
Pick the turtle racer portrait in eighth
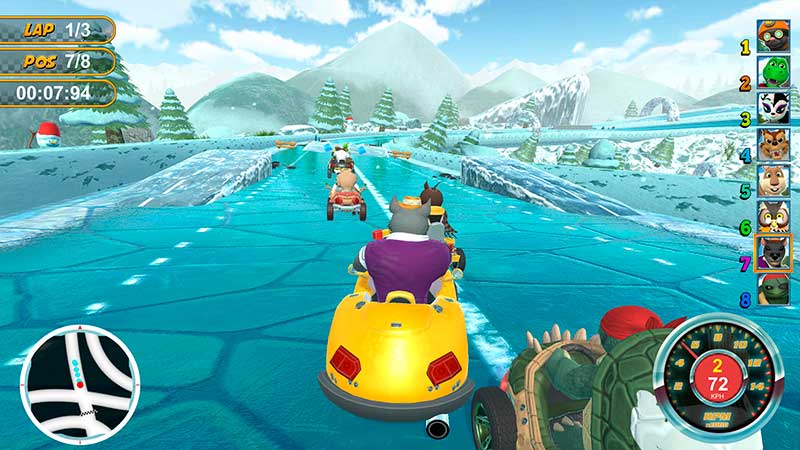773,290
